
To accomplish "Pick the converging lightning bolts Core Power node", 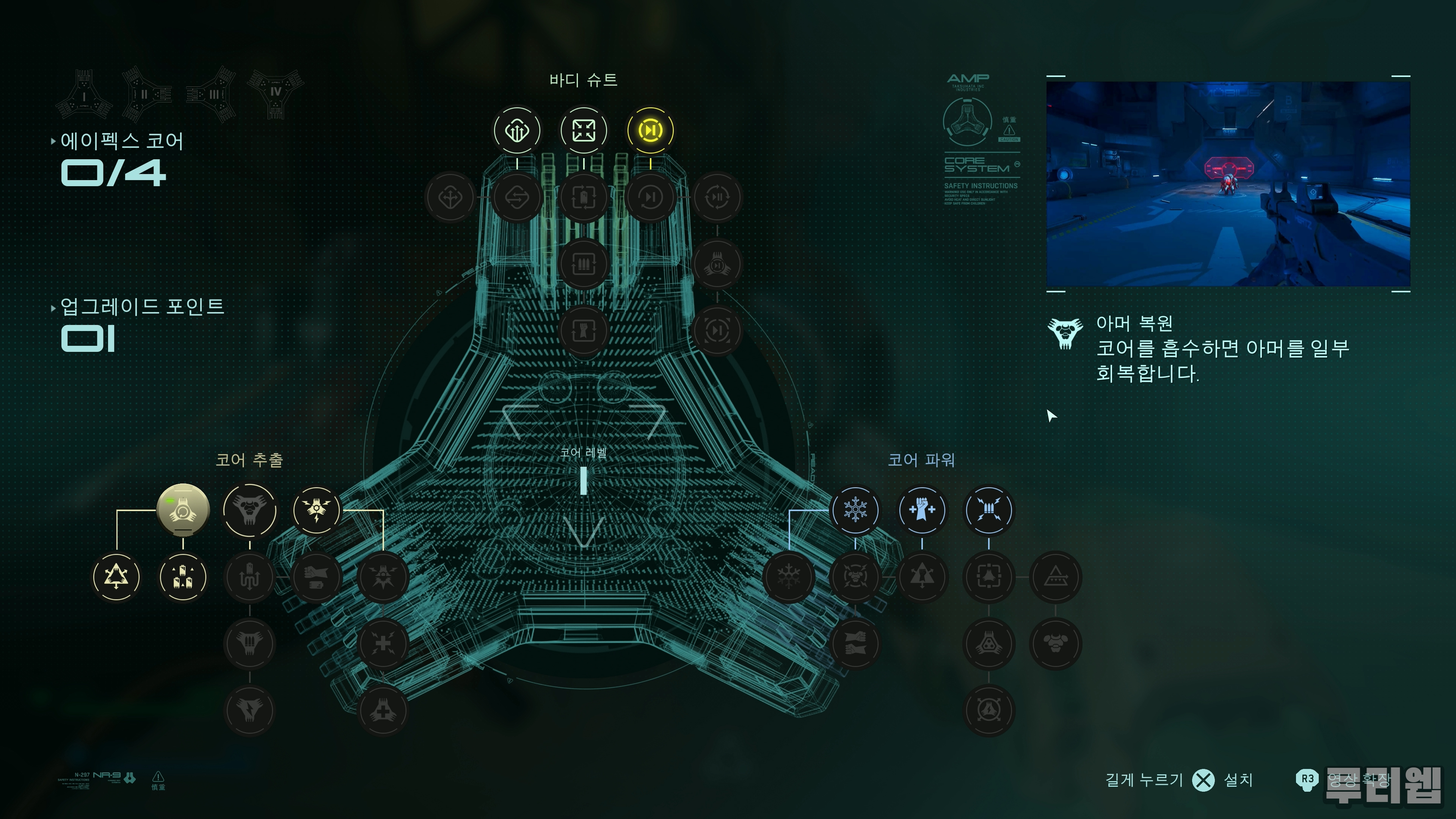I will (988, 510).
